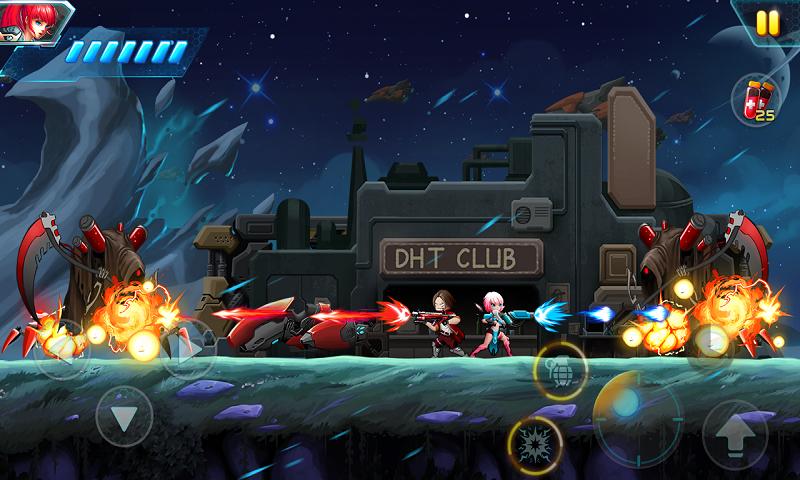Viewport: 800px width, 480px height.
Task: Use the red health kit item
Action: click(x=755, y=98)
